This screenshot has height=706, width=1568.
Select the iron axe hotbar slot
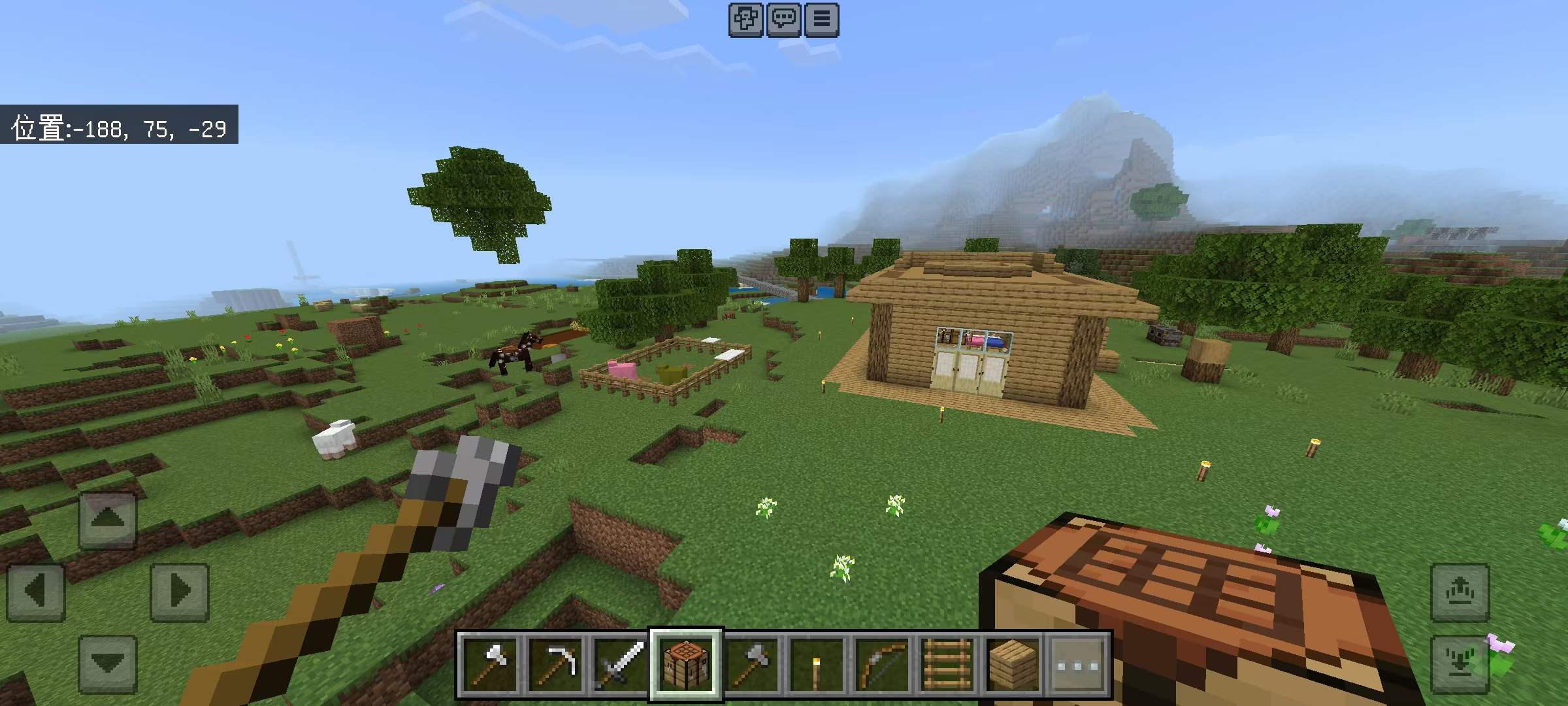490,665
